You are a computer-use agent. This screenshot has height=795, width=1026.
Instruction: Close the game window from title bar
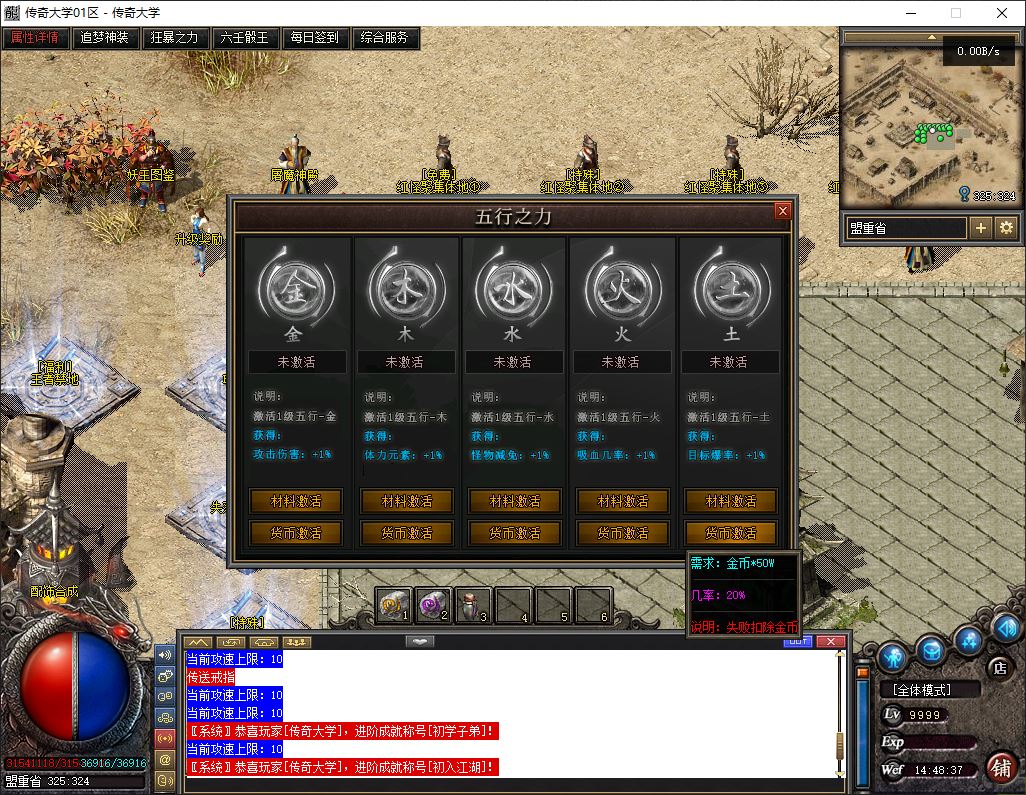click(1002, 13)
